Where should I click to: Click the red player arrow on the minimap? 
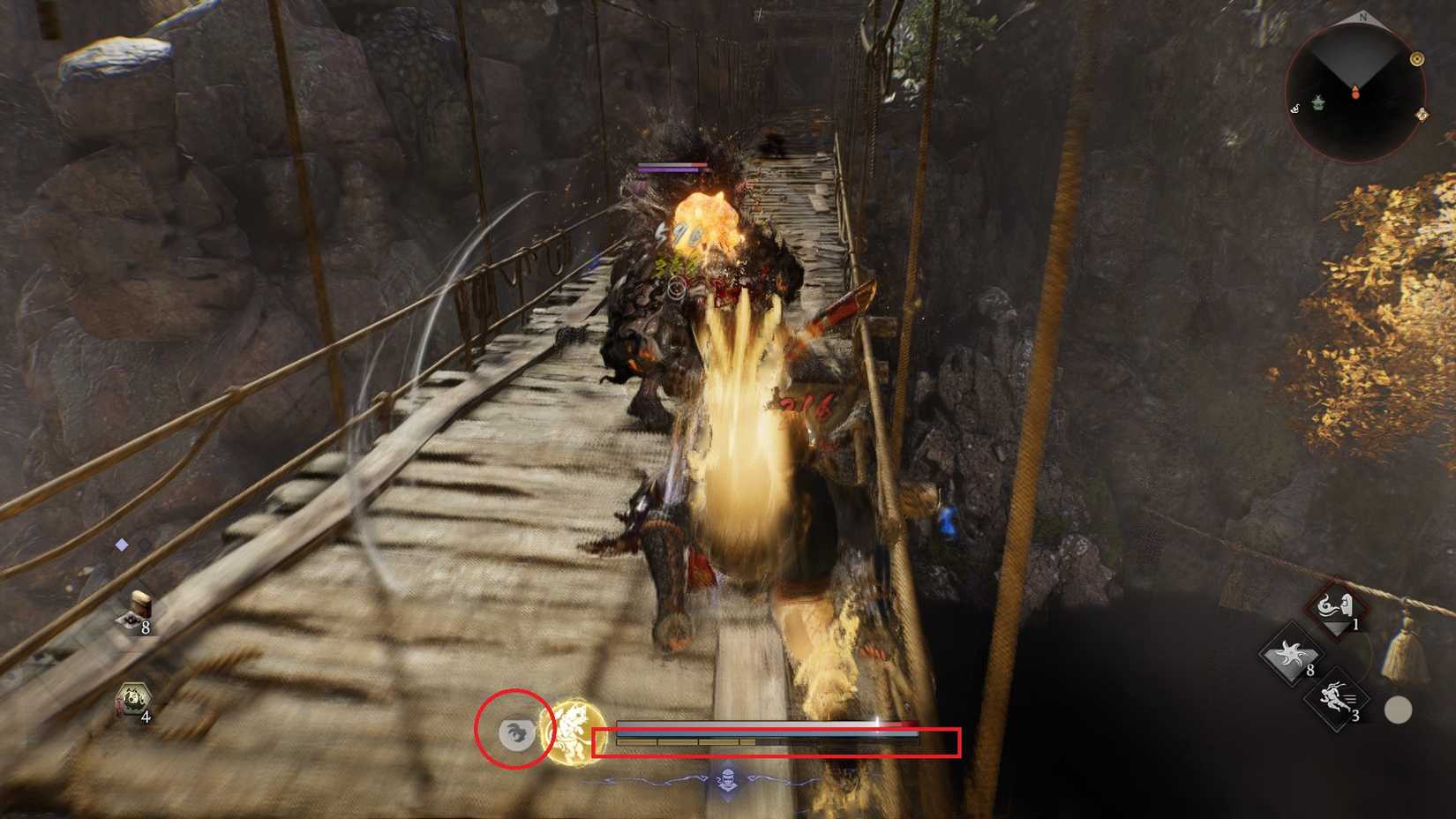(x=1355, y=93)
